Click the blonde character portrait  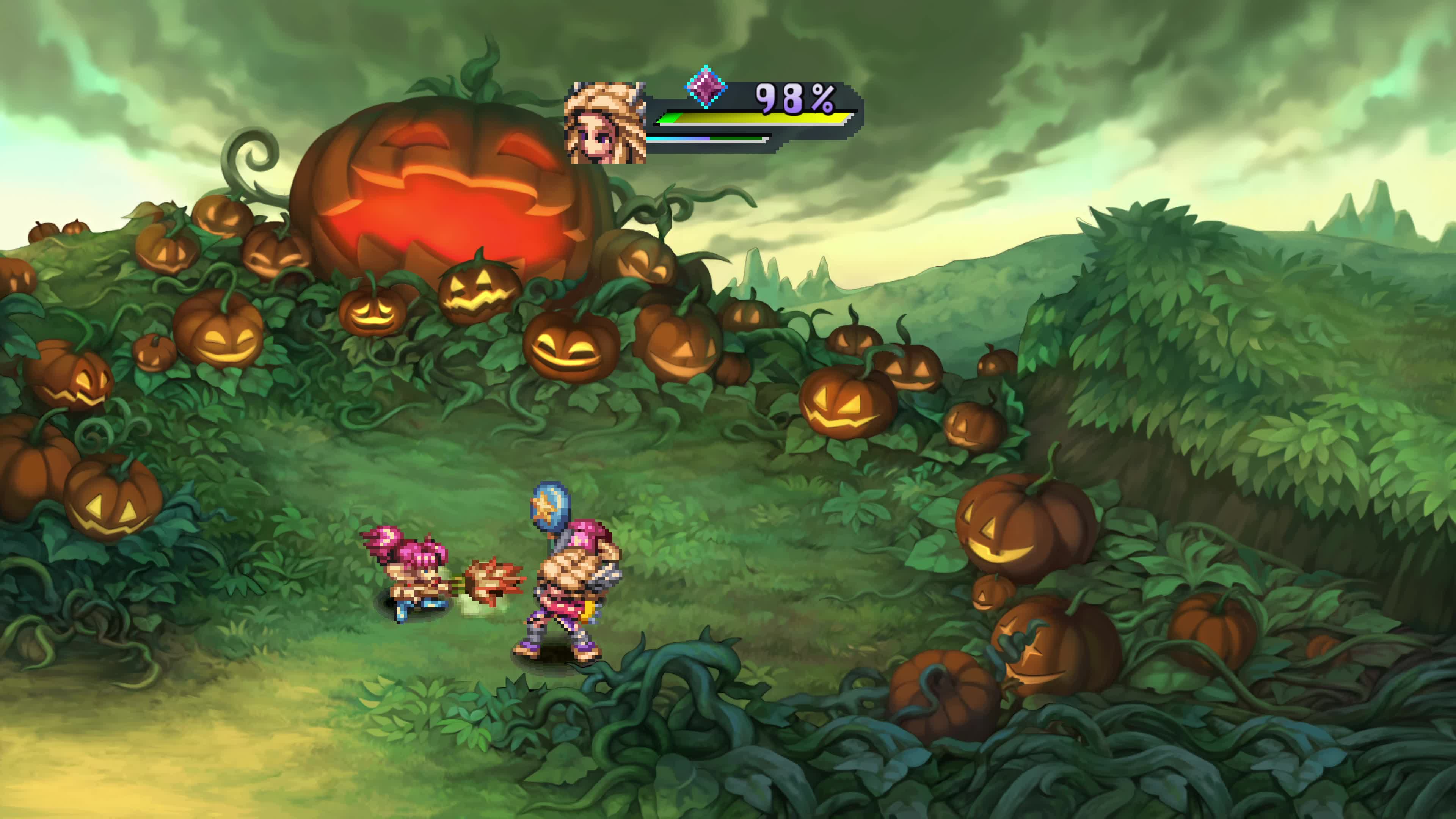[x=606, y=123]
